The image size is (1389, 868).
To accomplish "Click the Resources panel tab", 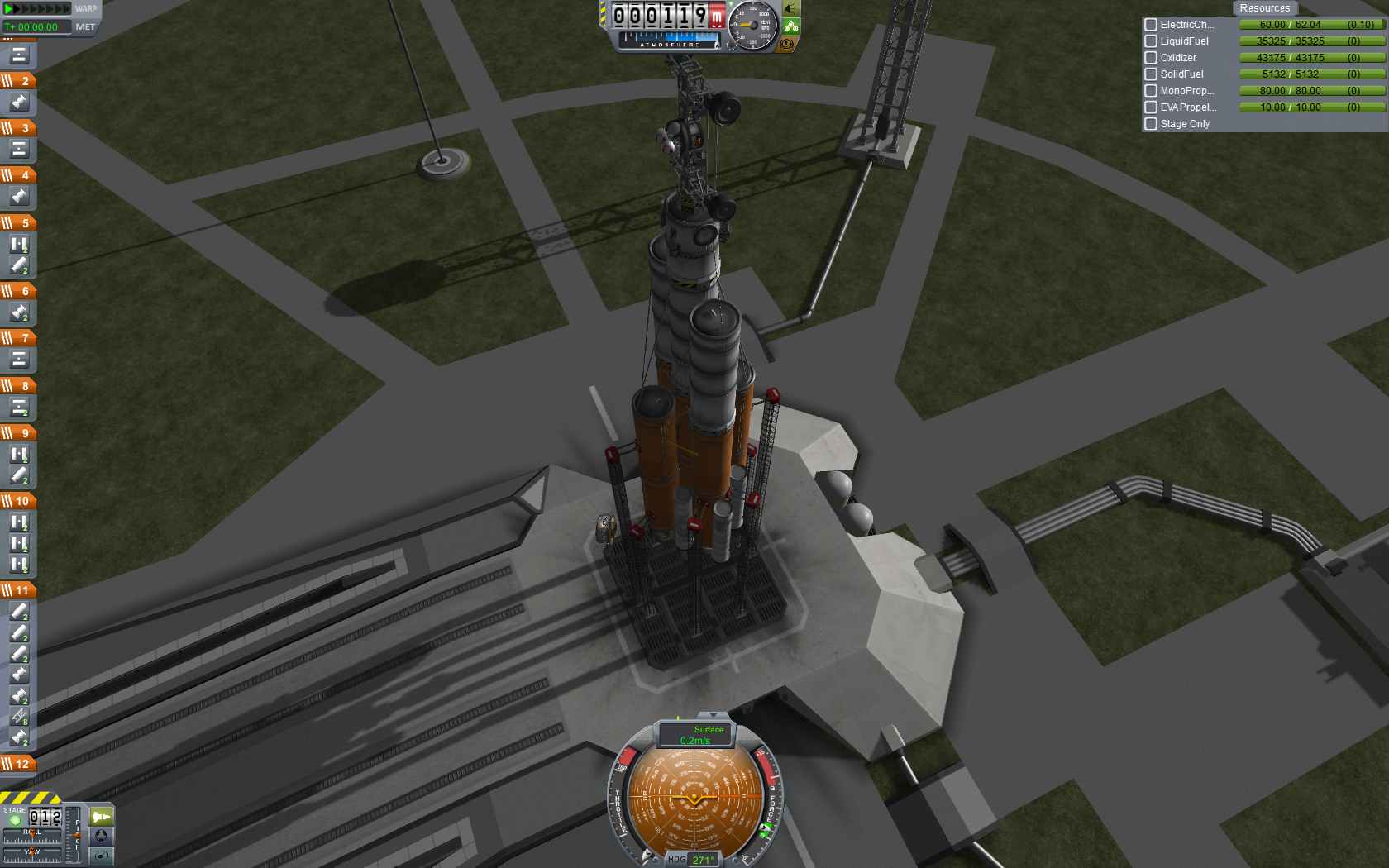I will (x=1264, y=8).
